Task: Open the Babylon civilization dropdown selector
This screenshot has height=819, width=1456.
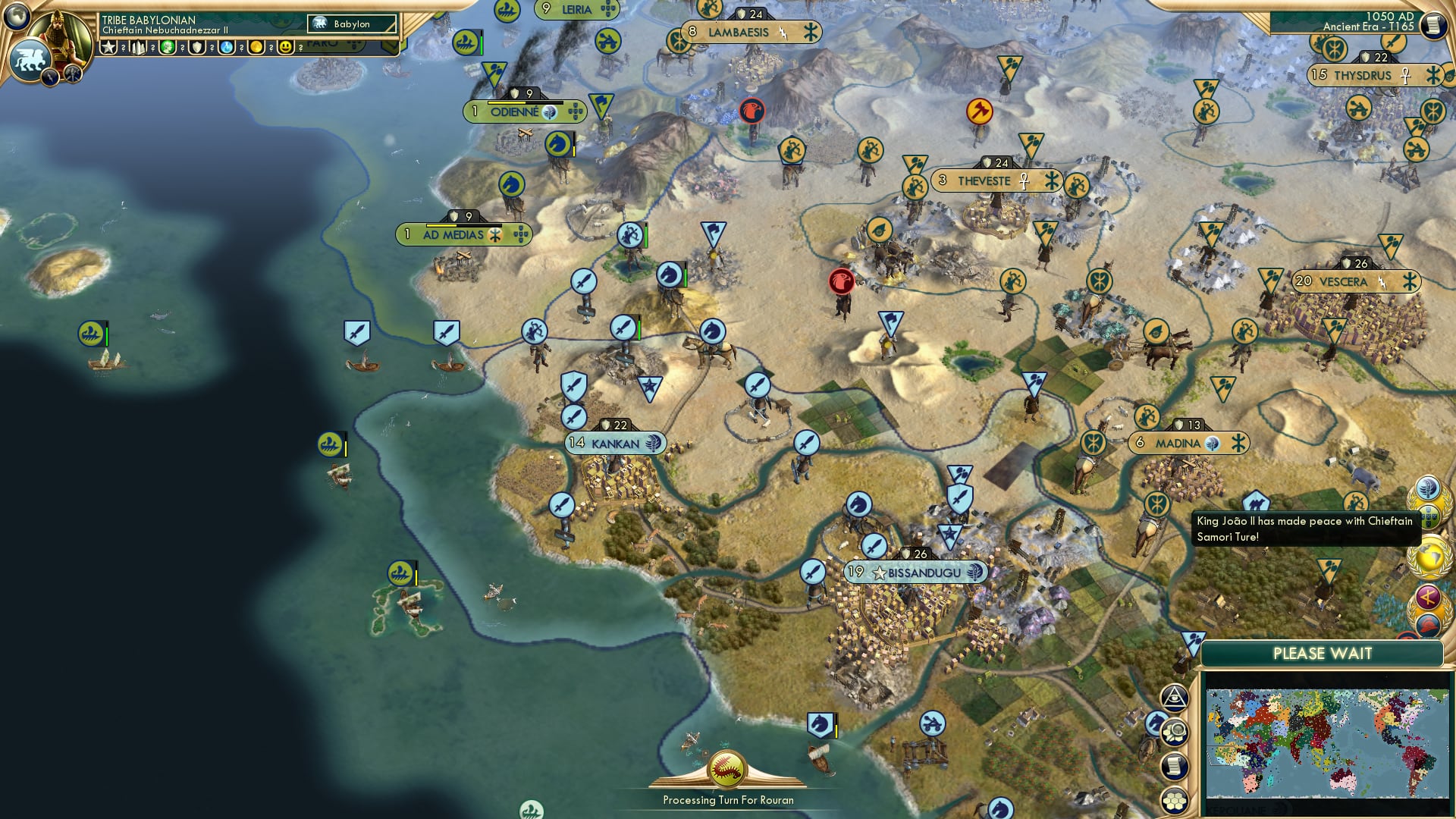Action: [353, 24]
